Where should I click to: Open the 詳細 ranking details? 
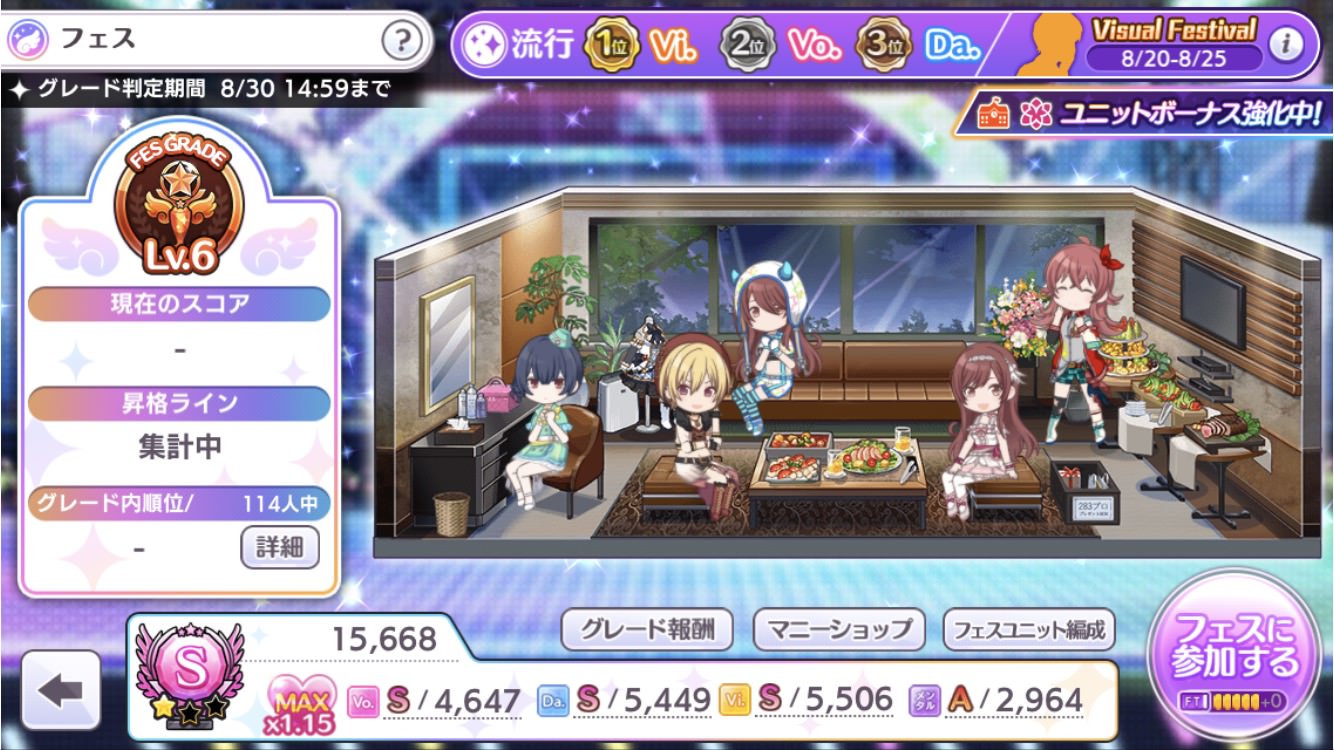(x=280, y=547)
